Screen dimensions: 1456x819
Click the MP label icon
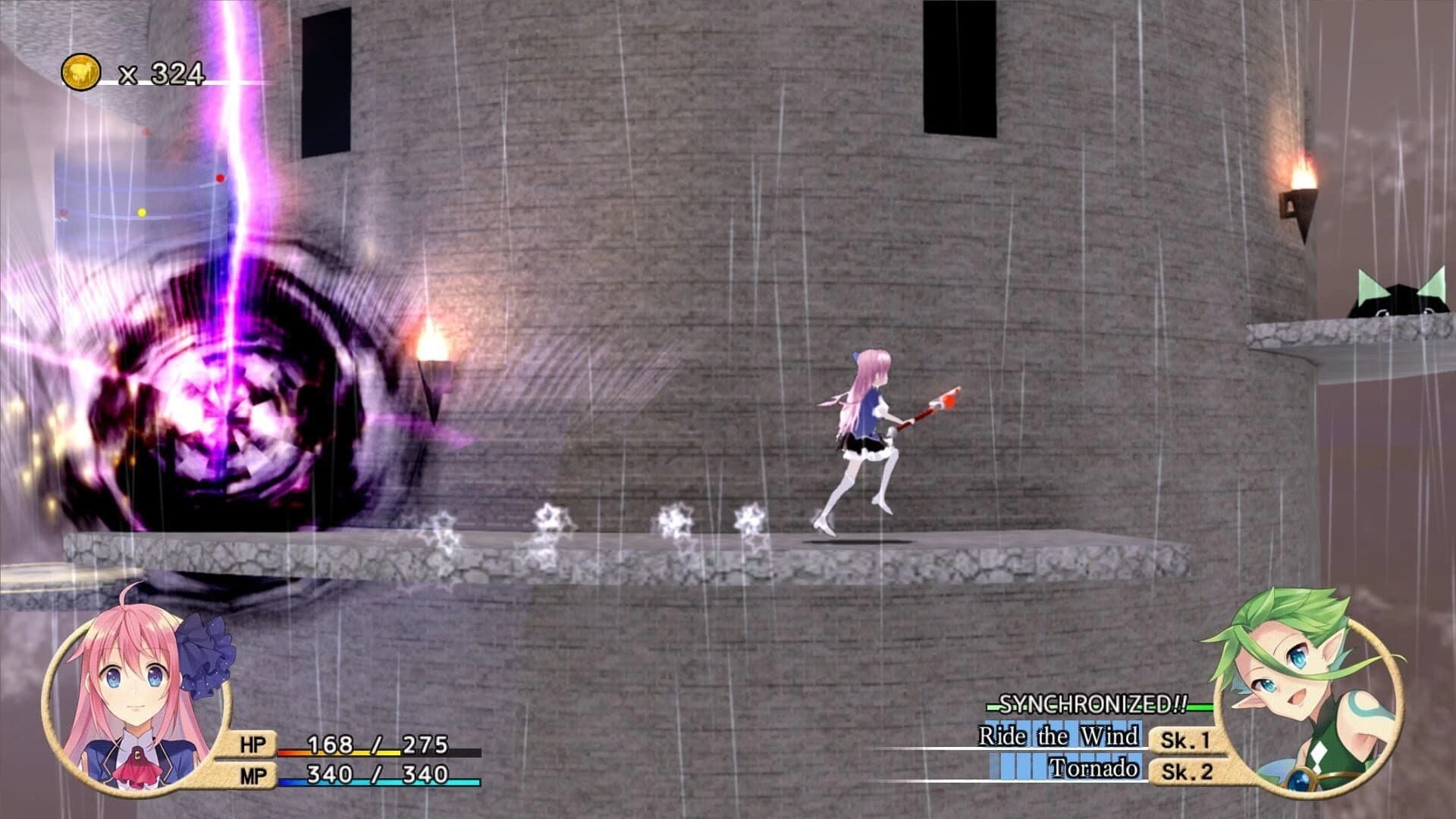pos(255,776)
